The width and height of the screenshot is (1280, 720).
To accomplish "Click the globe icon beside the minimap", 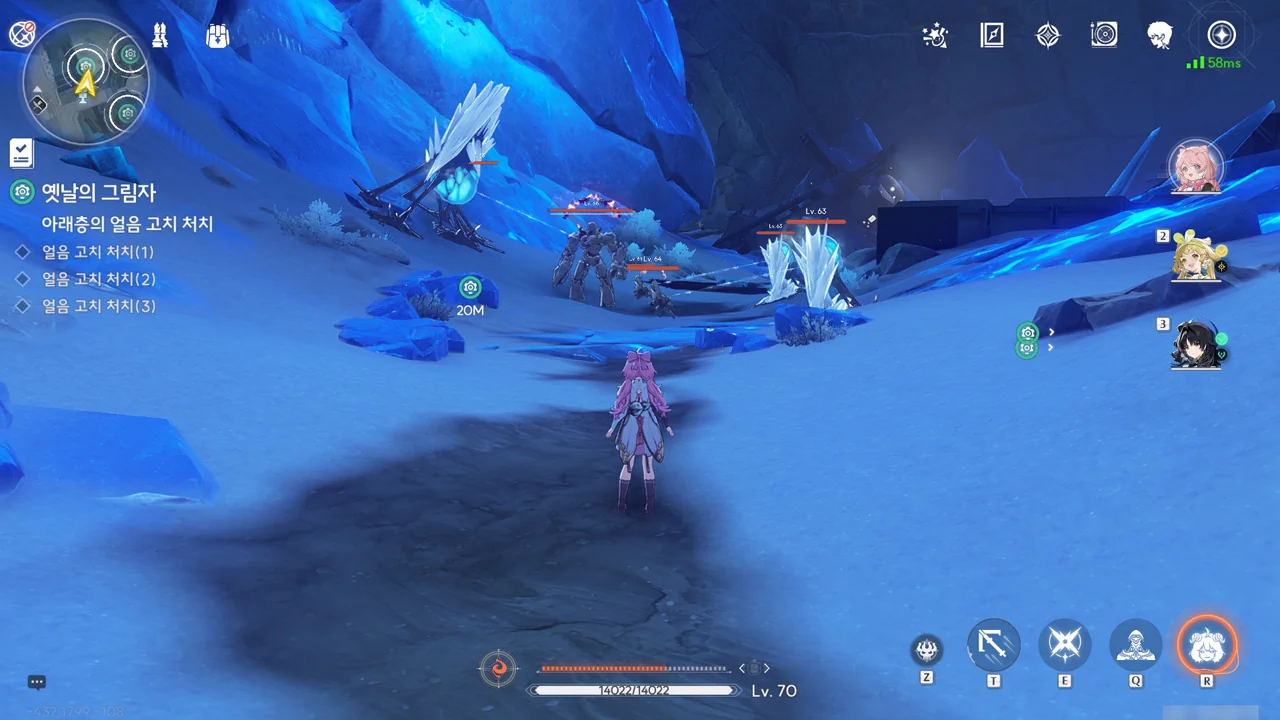I will click(21, 34).
